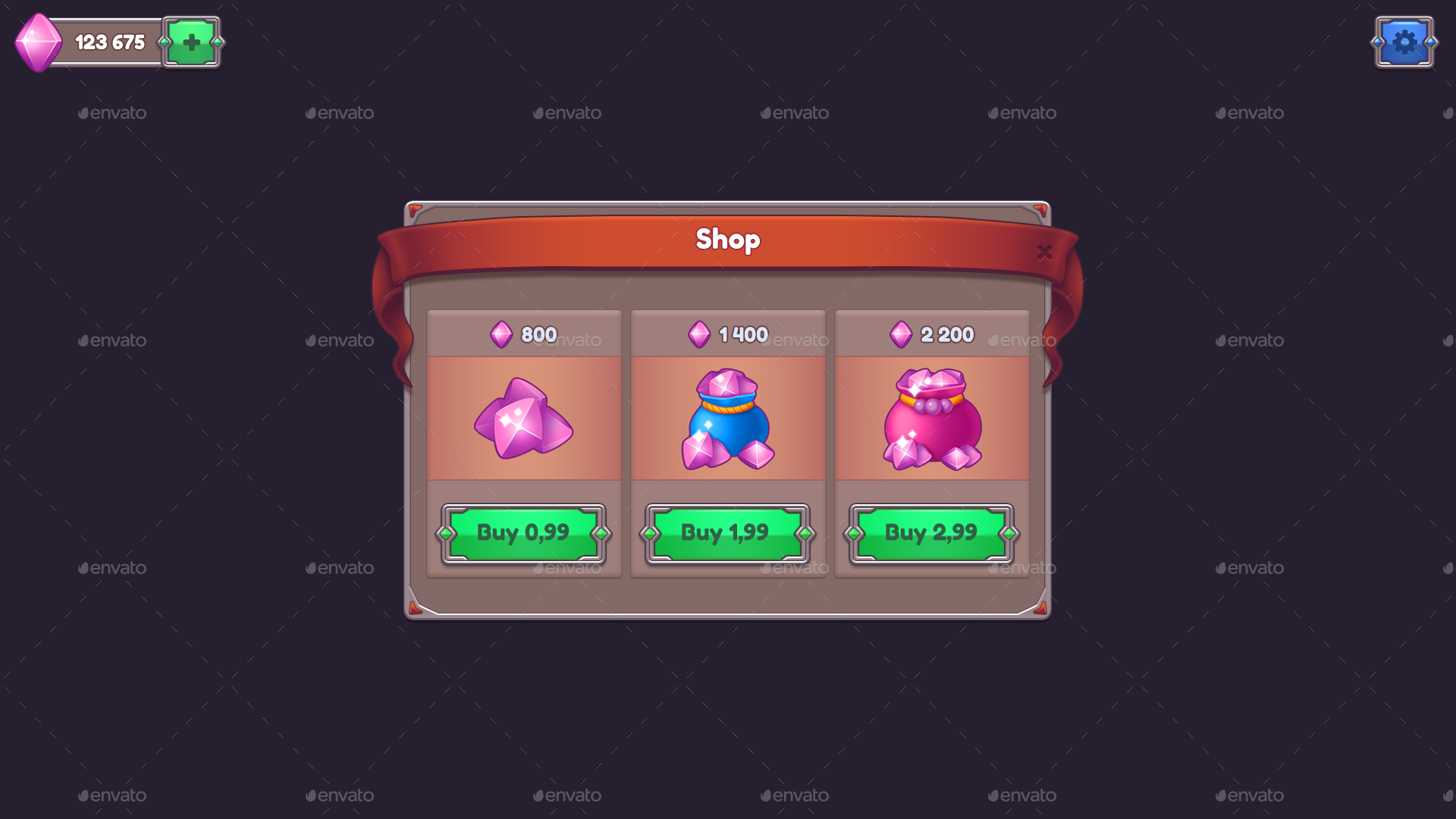Click the 123 675 gem balance bar

coord(110,42)
